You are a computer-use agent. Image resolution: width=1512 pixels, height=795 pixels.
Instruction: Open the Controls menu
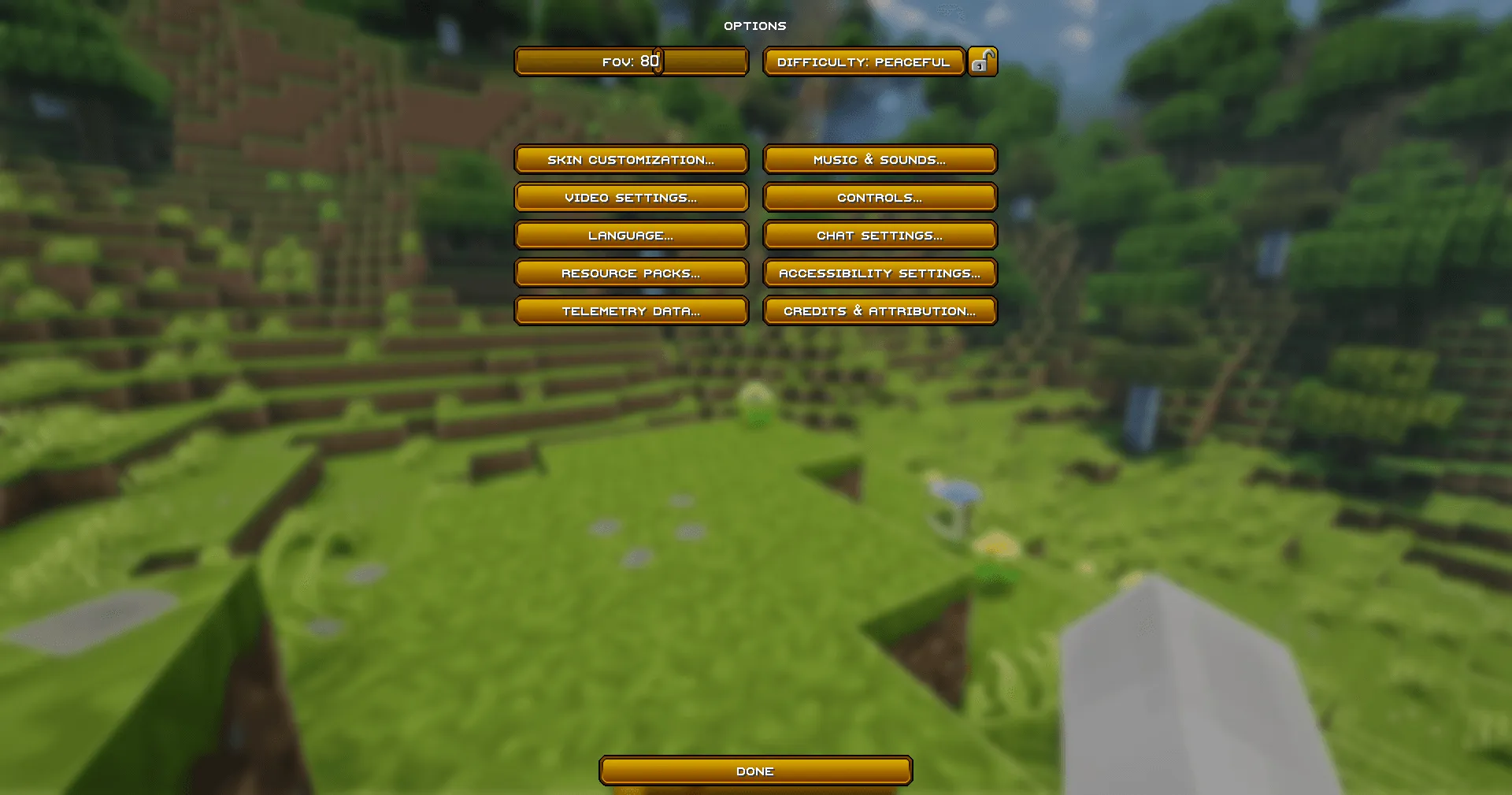coord(880,197)
